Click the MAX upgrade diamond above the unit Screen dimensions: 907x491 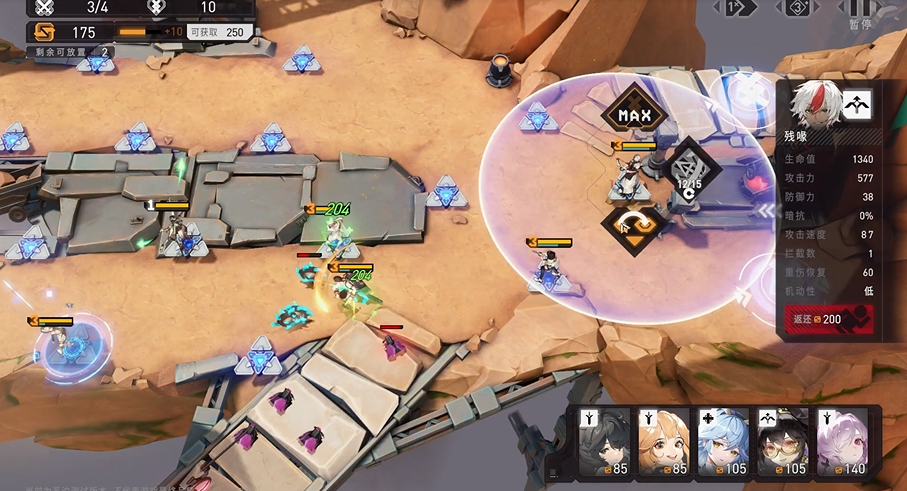pos(634,116)
